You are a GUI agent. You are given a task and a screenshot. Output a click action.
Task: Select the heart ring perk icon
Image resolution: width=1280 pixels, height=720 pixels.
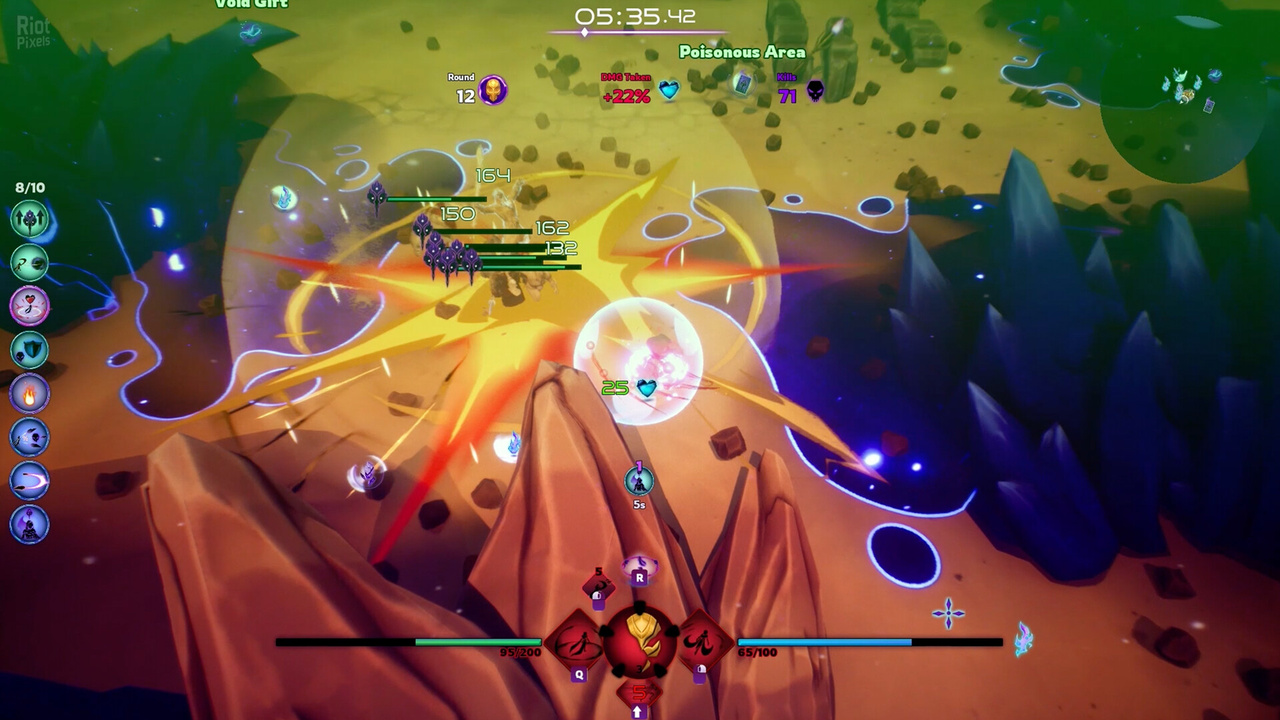(x=30, y=305)
